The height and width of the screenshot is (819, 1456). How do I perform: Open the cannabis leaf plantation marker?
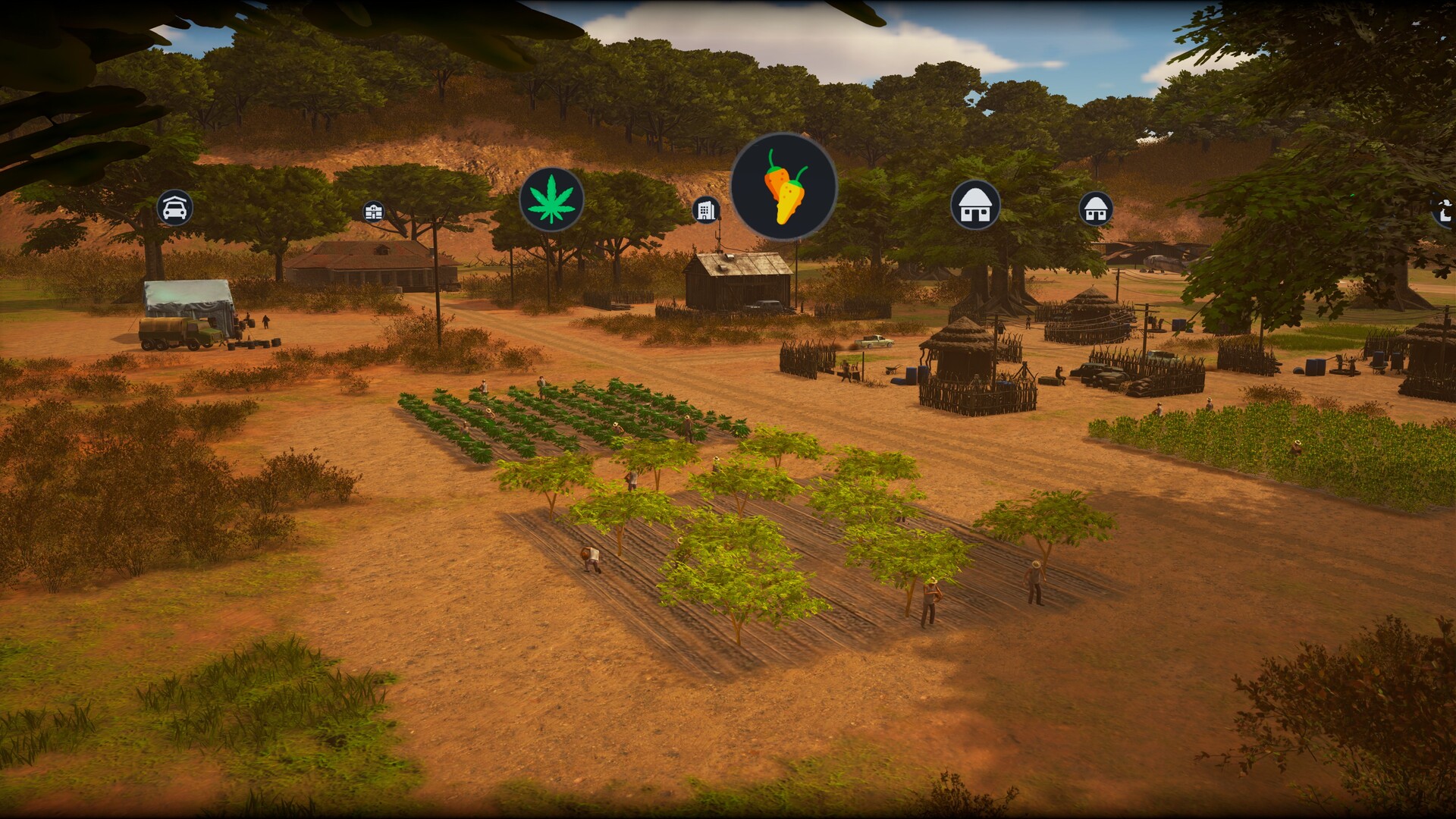551,199
